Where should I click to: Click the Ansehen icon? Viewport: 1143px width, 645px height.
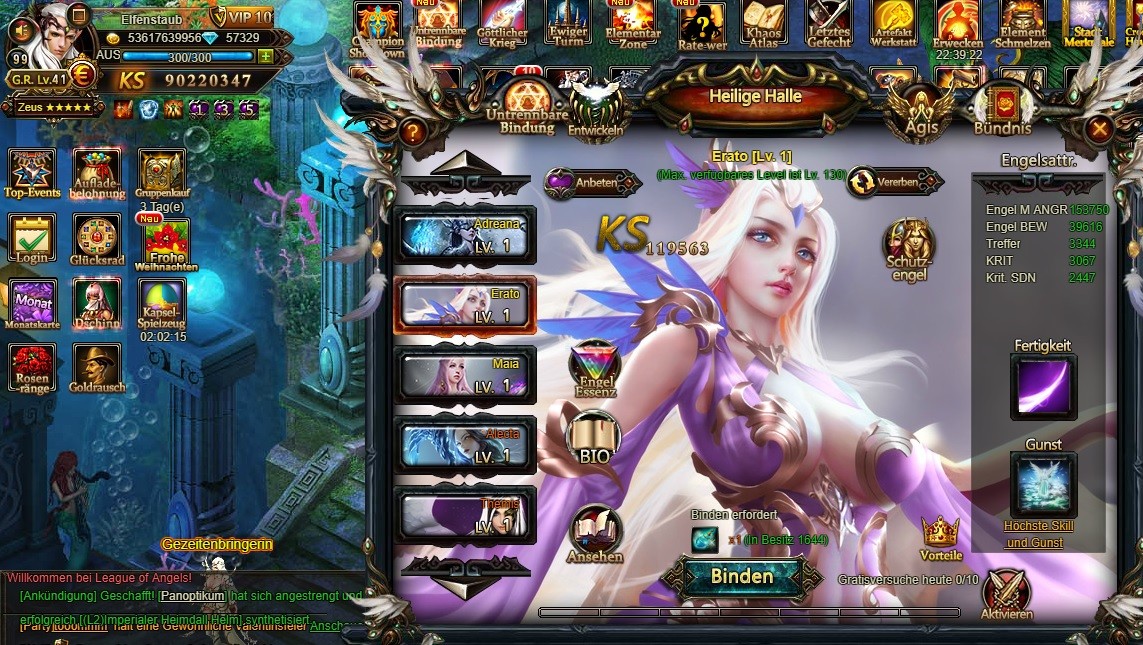point(595,533)
